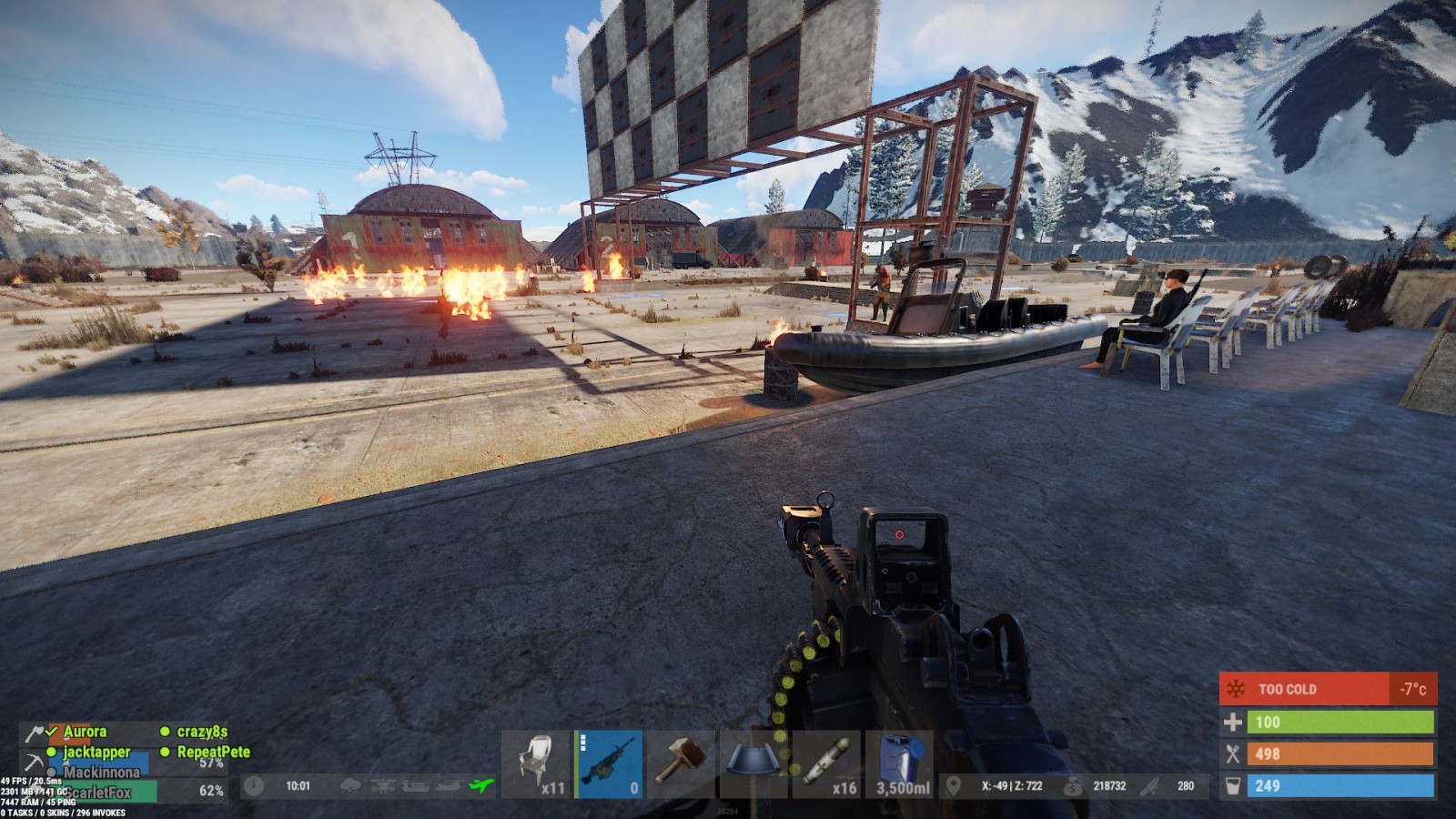The width and height of the screenshot is (1456, 819).
Task: Click the map pin coordinates icon
Action: 953,785
